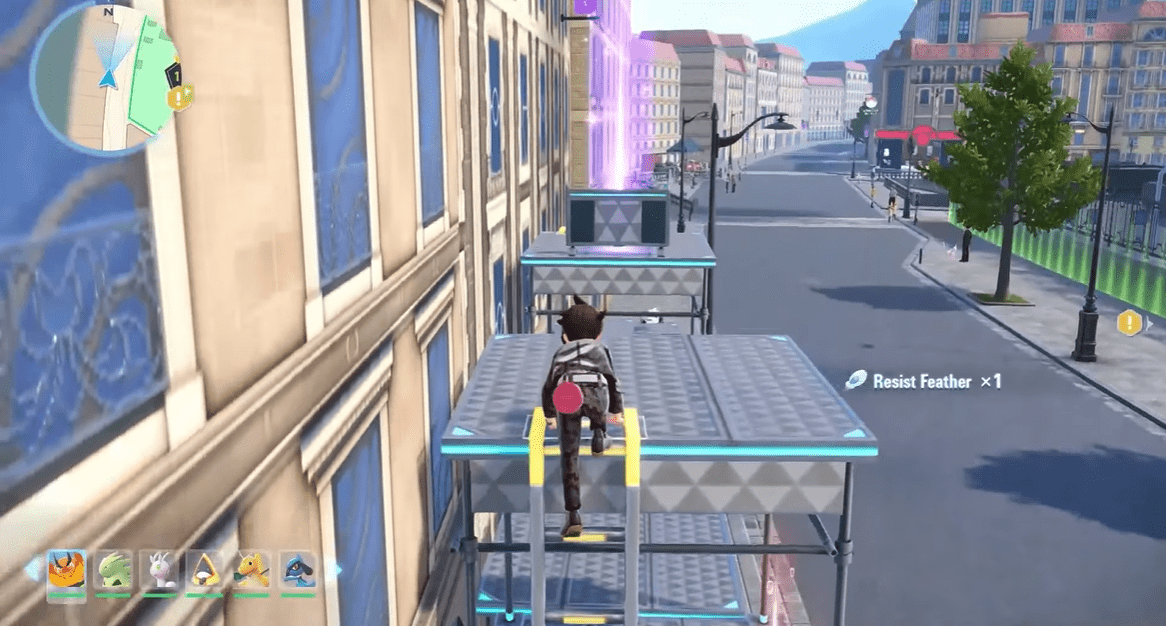
Task: Open the circular minimap
Action: tap(104, 79)
